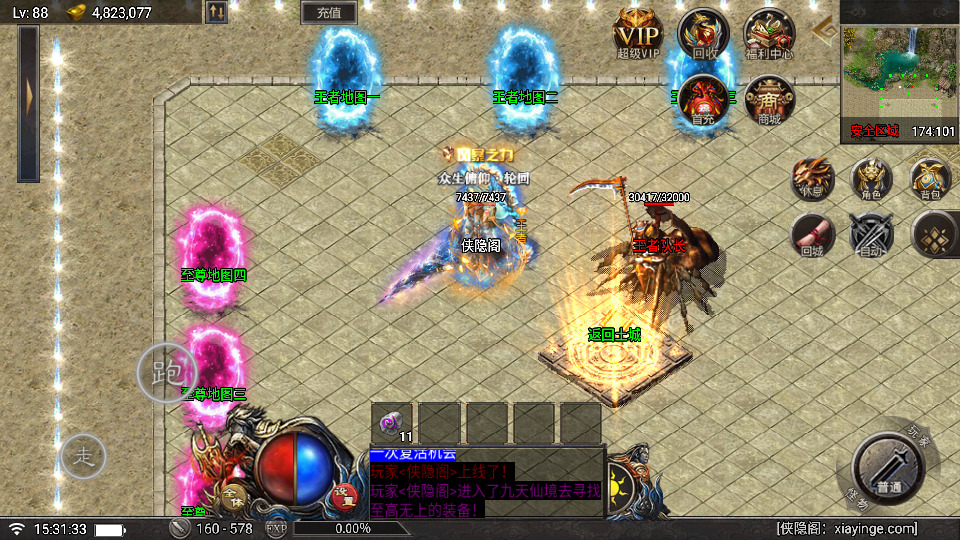The image size is (960, 540).
Task: Open the 背包 backpack
Action: point(930,178)
